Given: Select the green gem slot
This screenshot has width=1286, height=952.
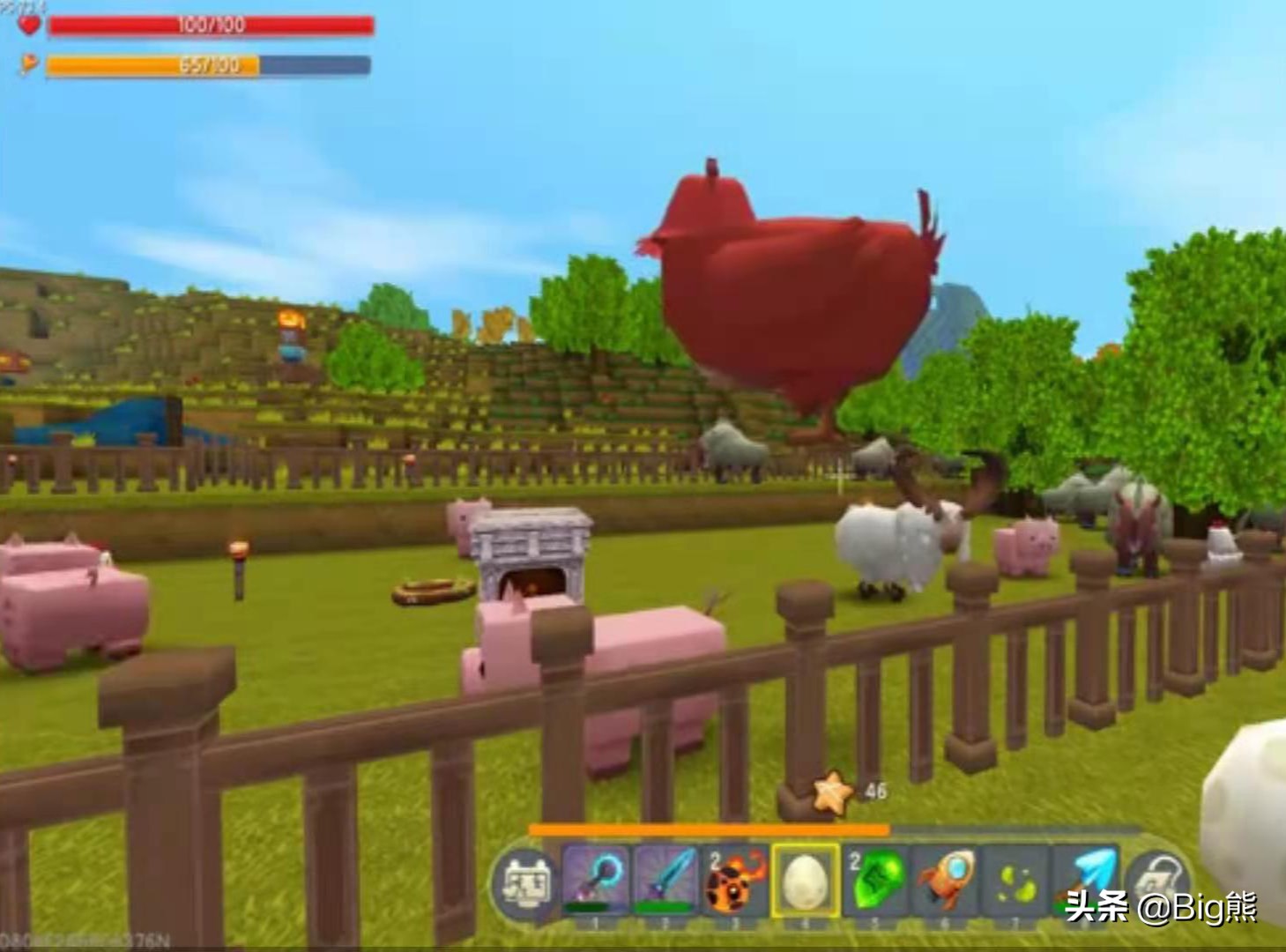Looking at the screenshot, I should (875, 880).
